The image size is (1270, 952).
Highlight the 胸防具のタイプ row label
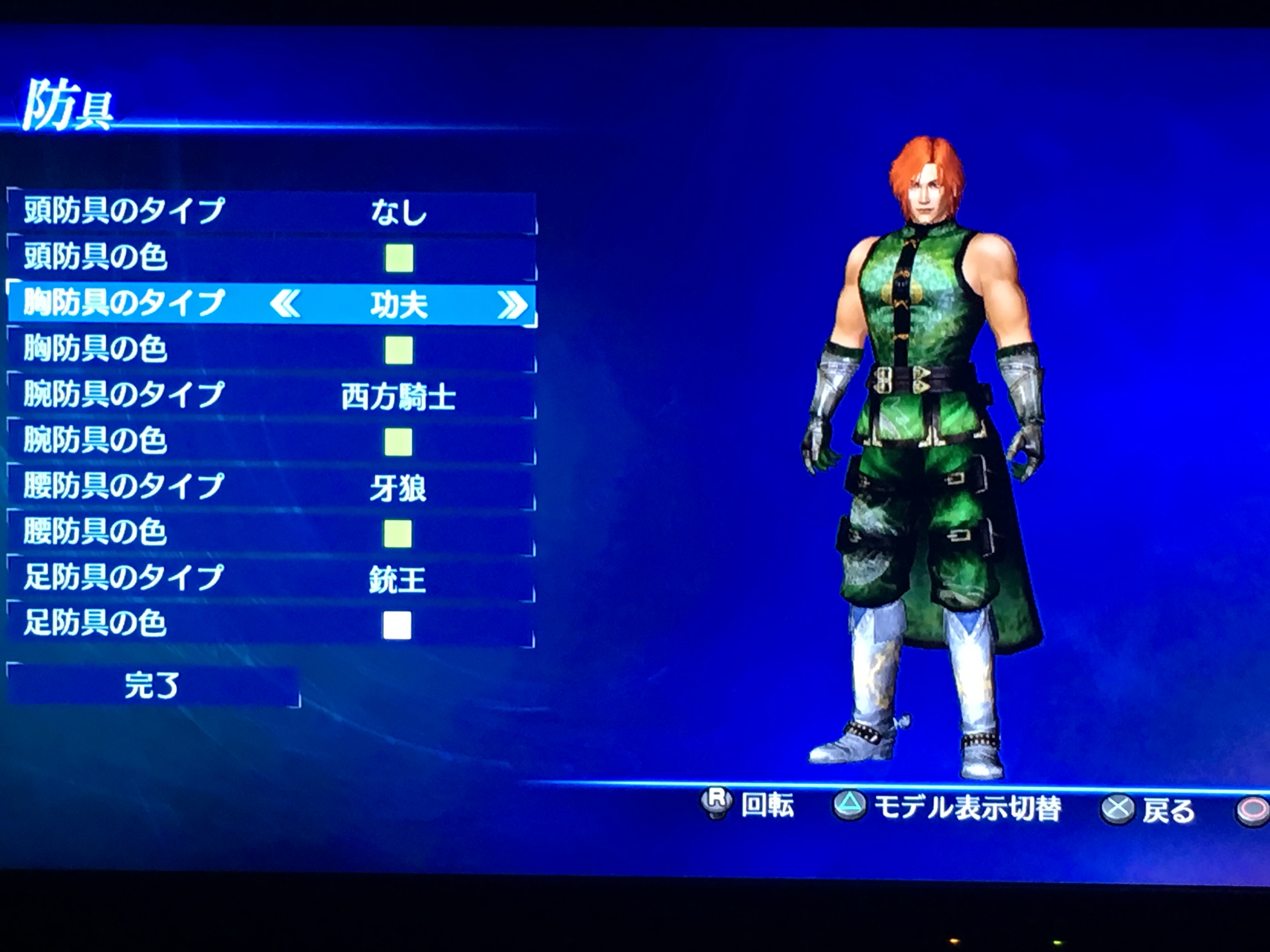pyautogui.click(x=123, y=303)
